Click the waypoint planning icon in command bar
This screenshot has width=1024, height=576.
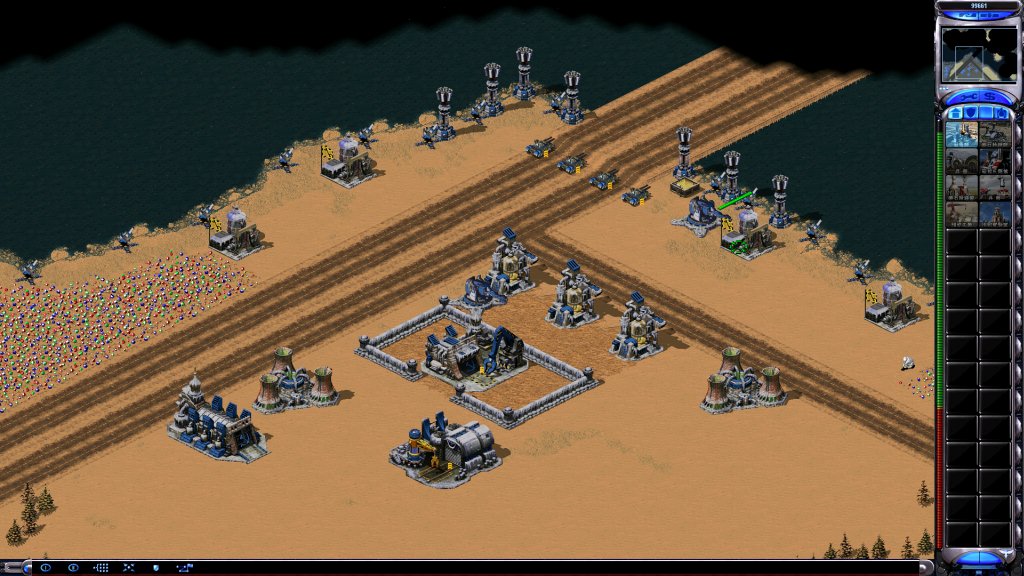[185, 568]
